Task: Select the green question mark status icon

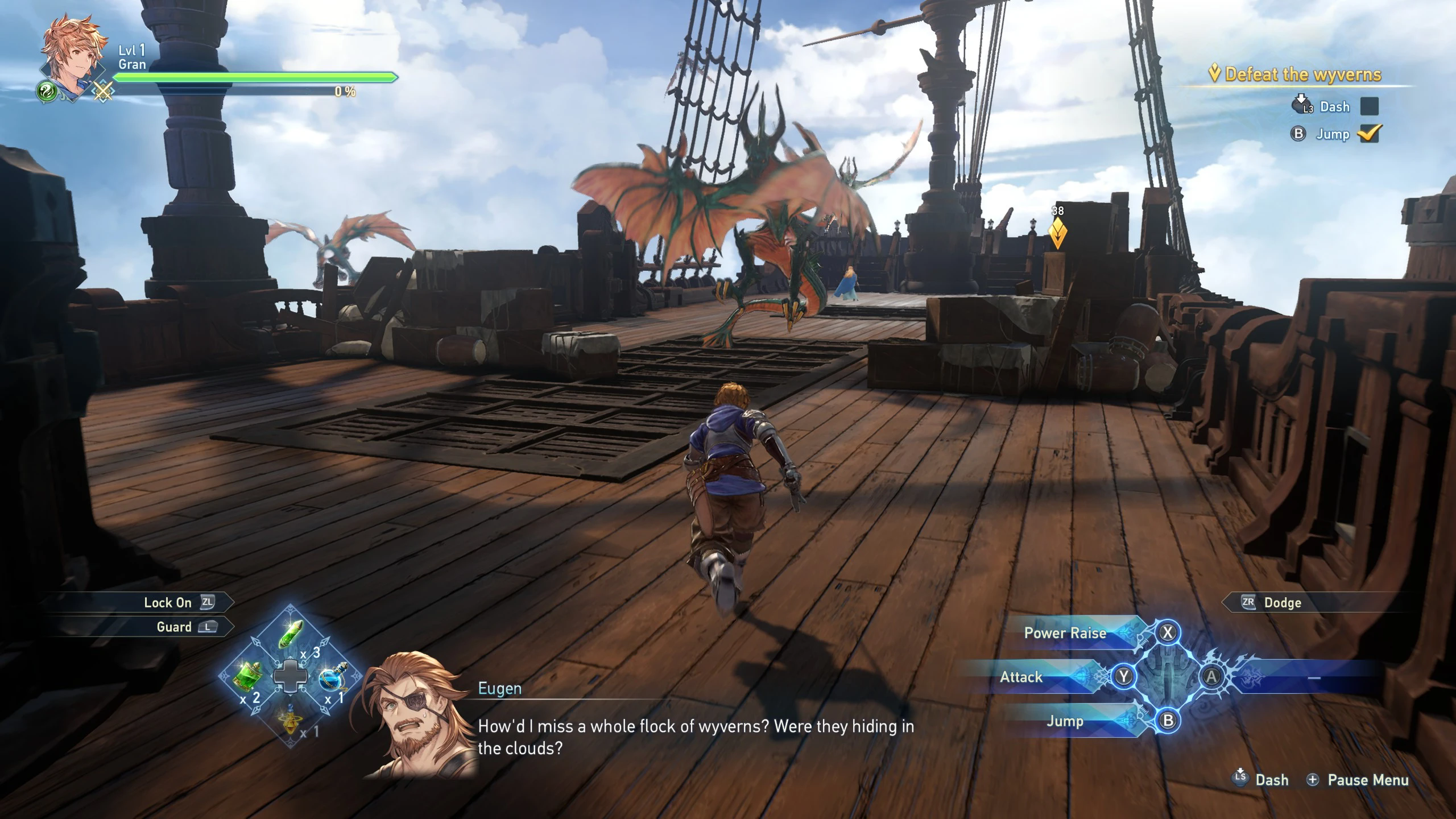Action: pos(48,91)
